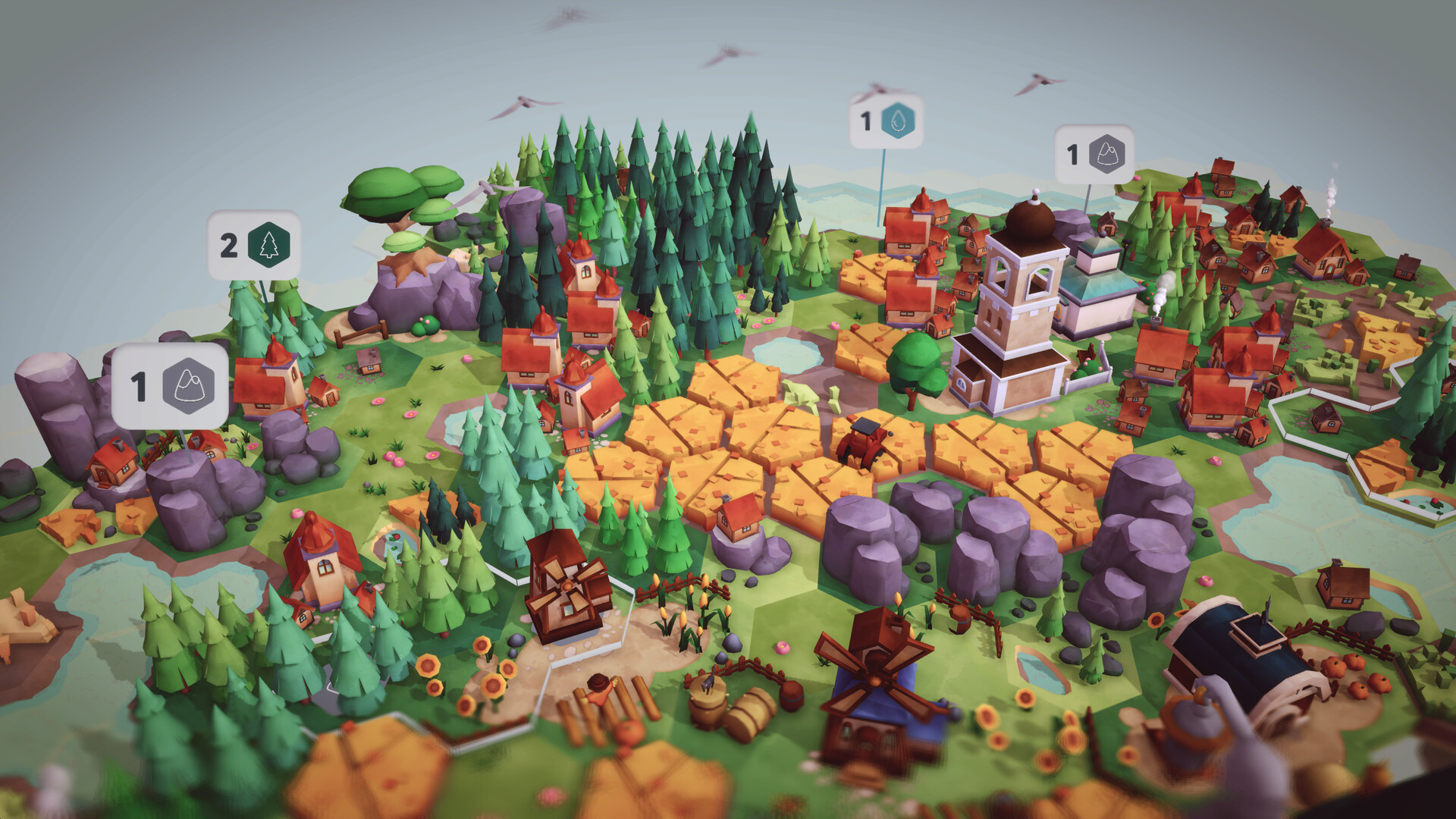
Task: Toggle the water quest marker visibility
Action: 883,121
